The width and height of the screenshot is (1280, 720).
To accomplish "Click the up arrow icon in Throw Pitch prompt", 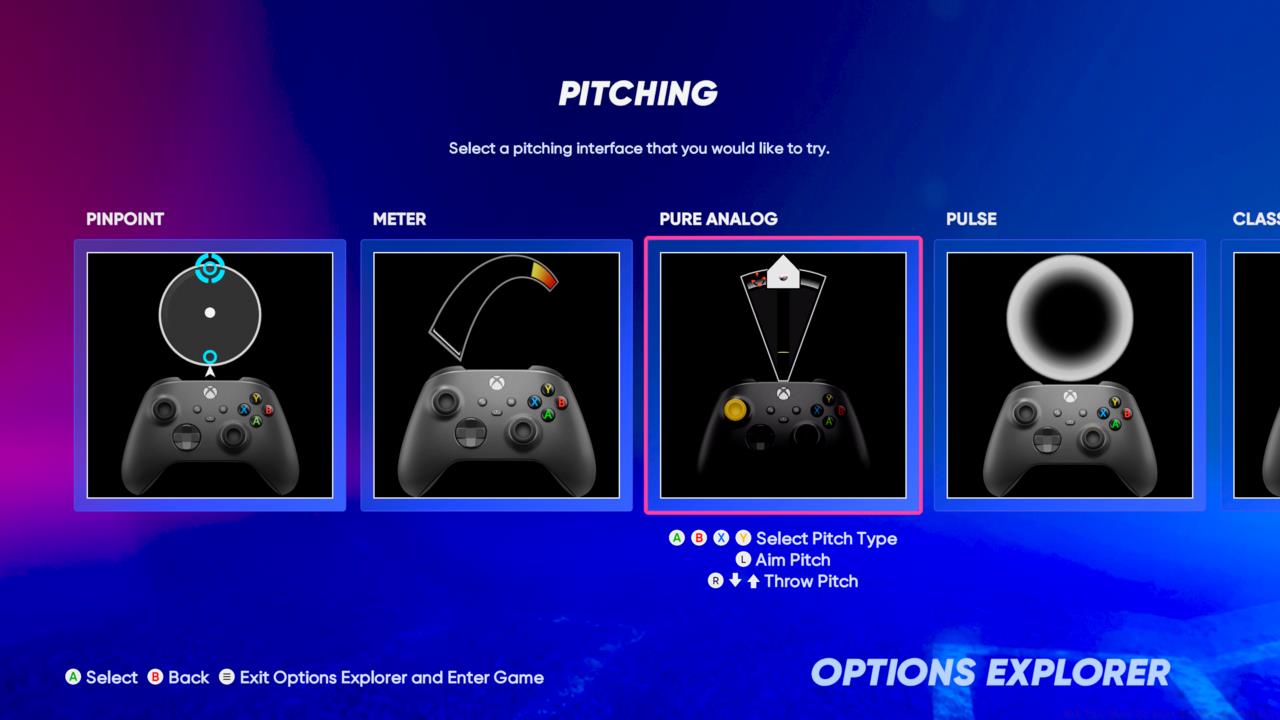I will [x=753, y=581].
